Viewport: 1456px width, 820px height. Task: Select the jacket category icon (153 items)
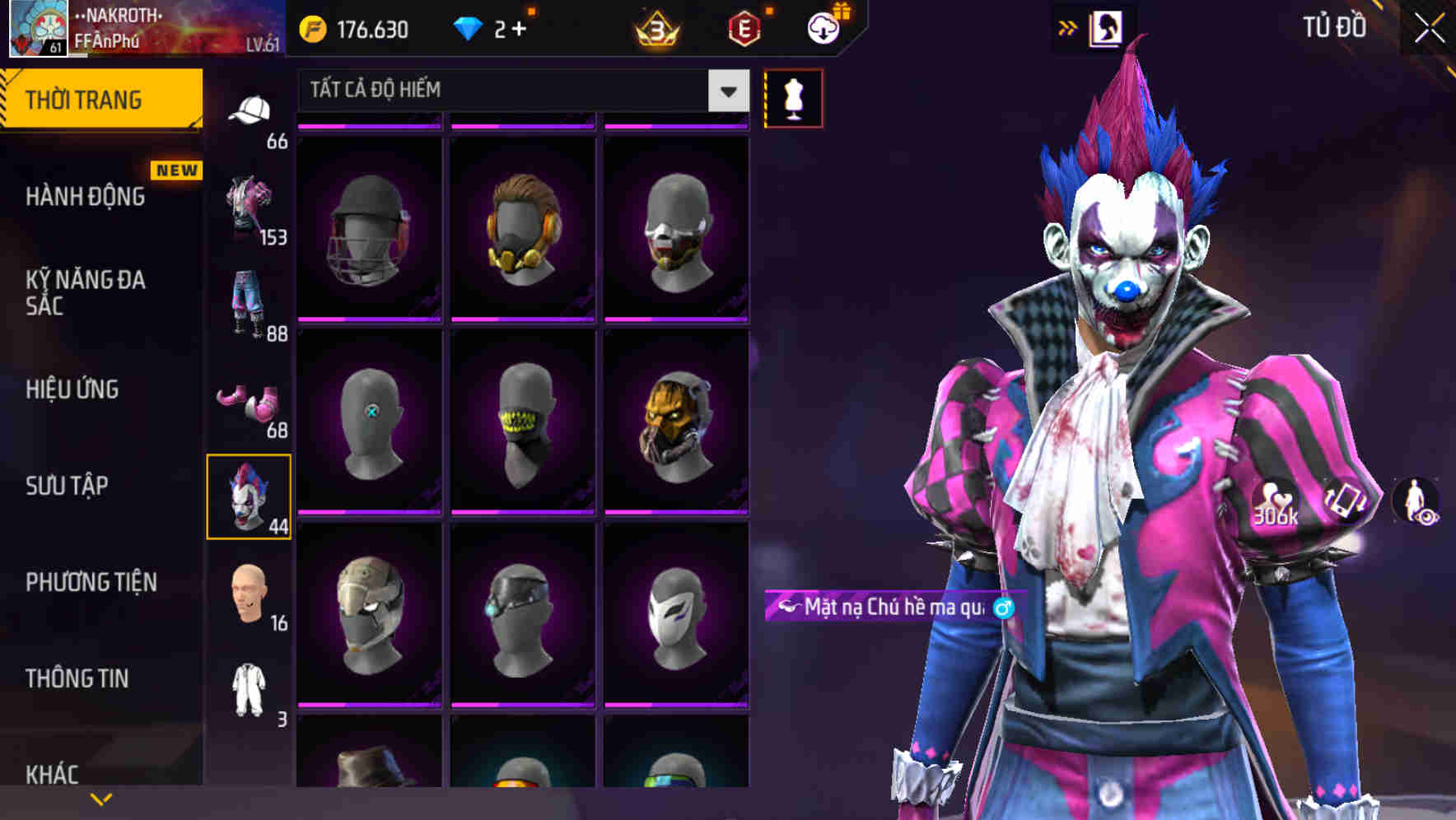[x=251, y=202]
